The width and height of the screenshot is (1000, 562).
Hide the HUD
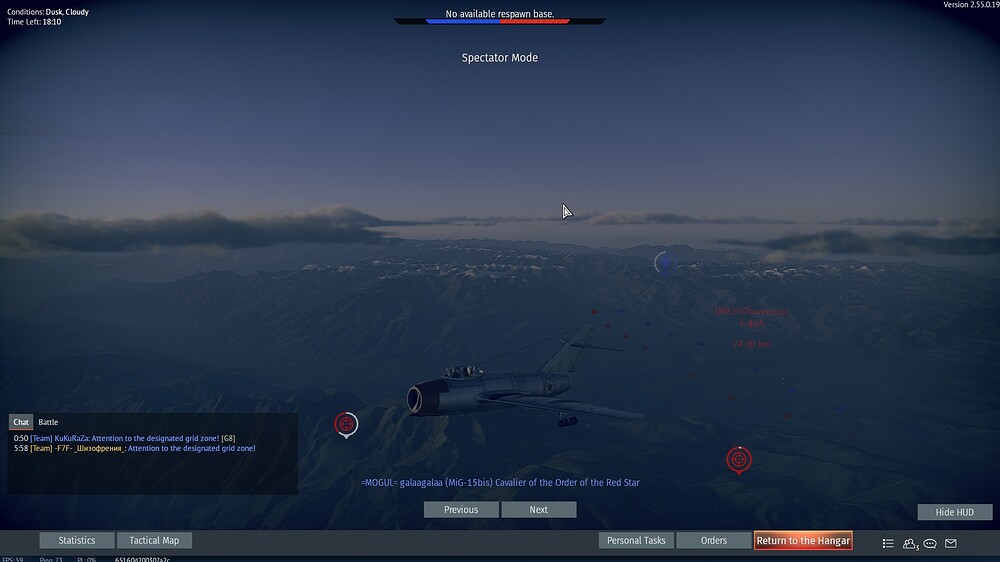[955, 512]
